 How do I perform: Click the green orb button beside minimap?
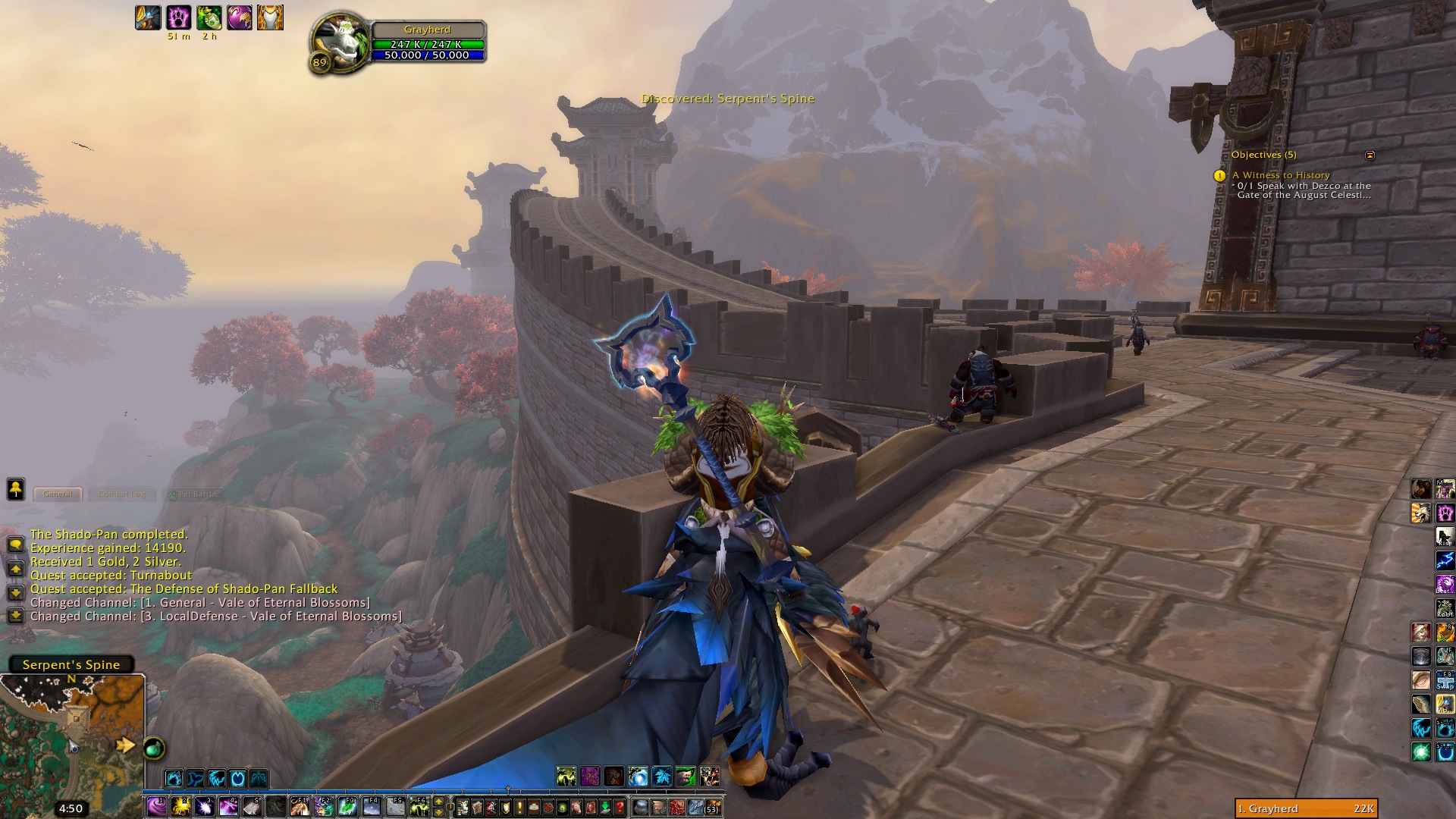pos(154,748)
